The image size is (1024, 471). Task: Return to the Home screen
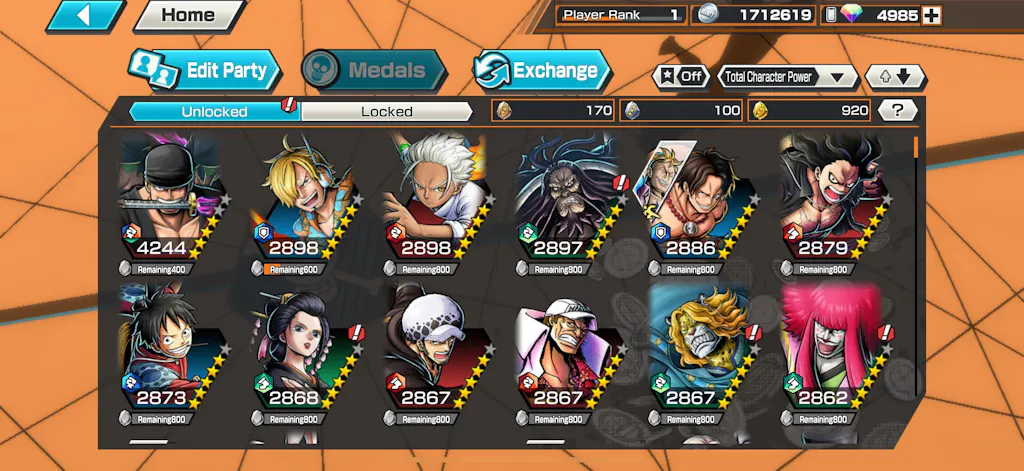(x=189, y=16)
